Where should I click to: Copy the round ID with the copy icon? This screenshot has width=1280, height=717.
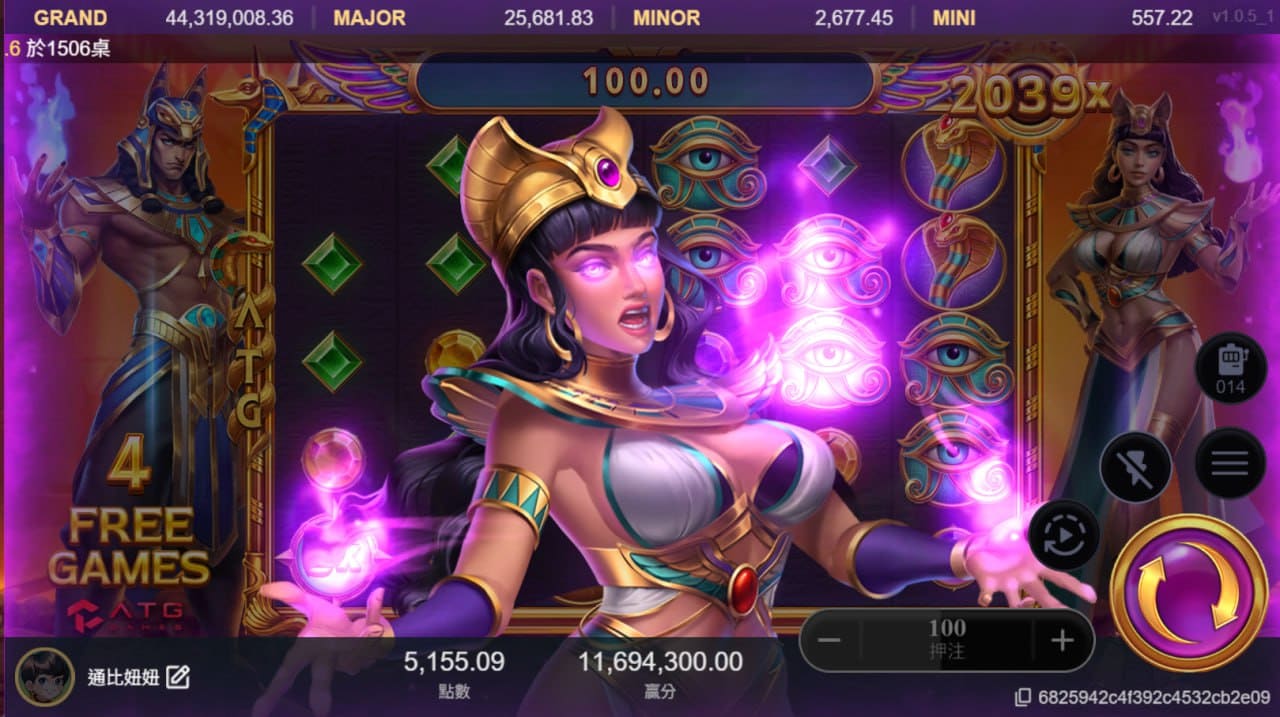pos(1022,697)
